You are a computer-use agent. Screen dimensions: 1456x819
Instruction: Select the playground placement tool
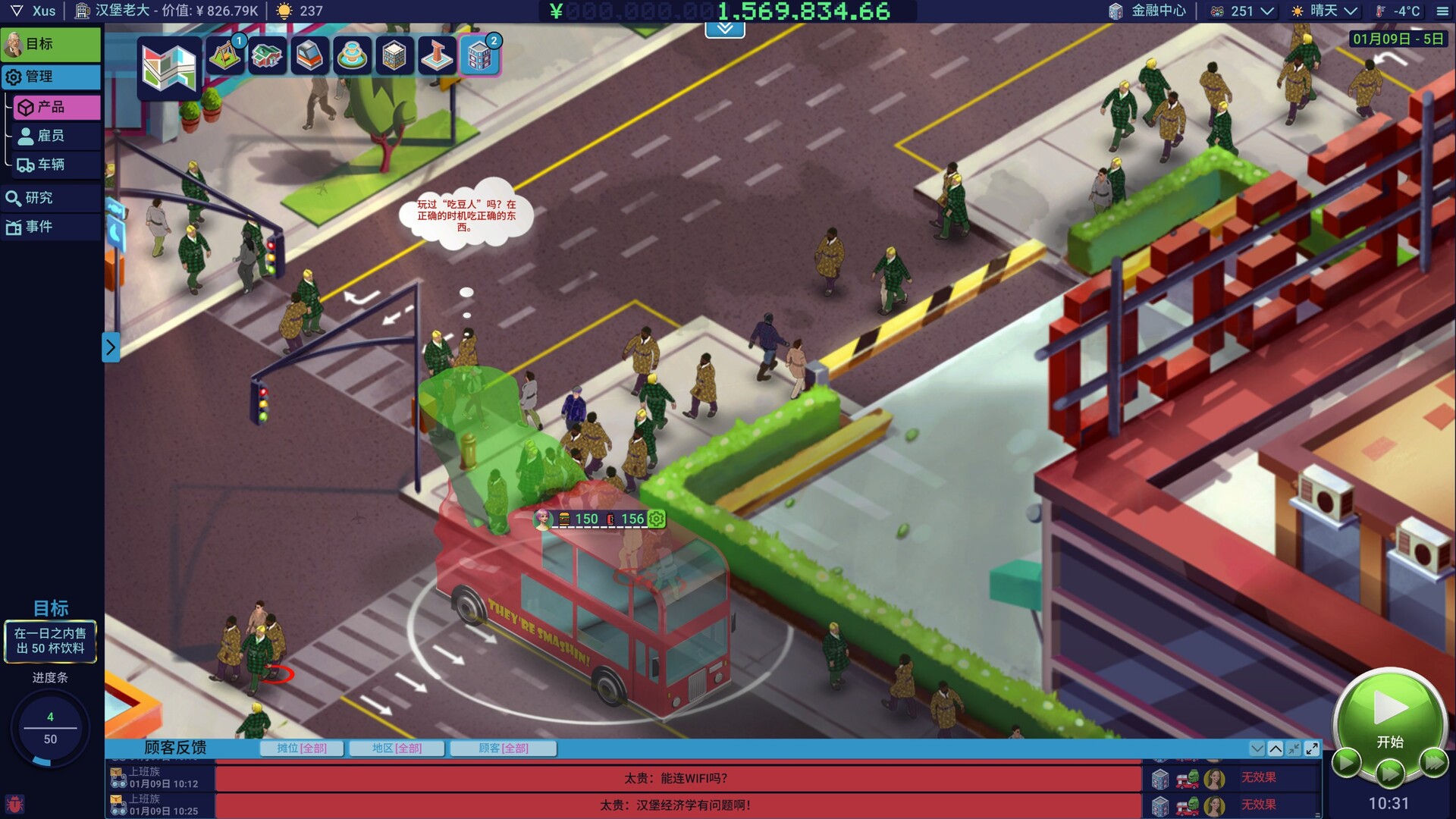[x=224, y=55]
